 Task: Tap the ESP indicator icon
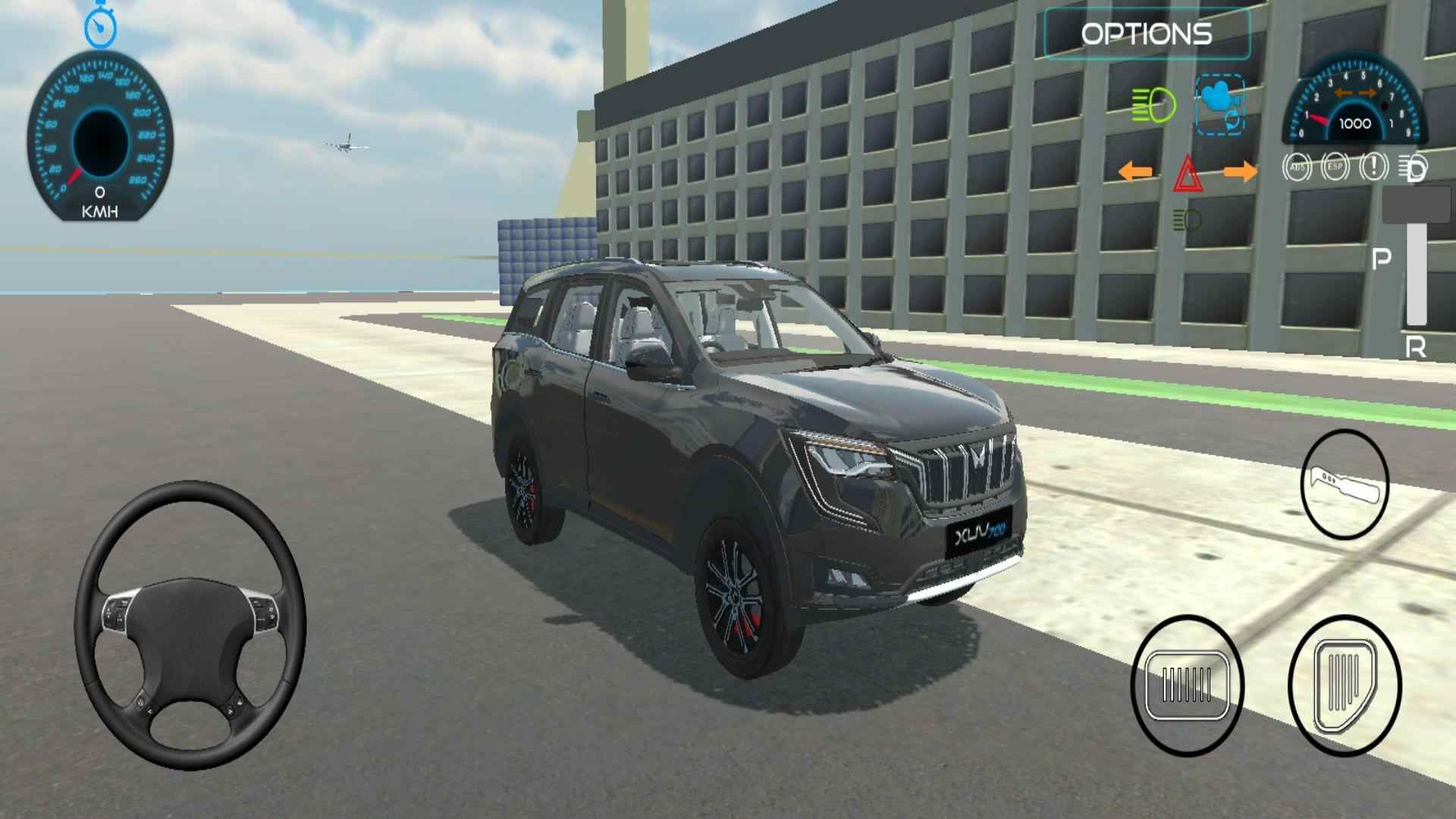pos(1336,167)
